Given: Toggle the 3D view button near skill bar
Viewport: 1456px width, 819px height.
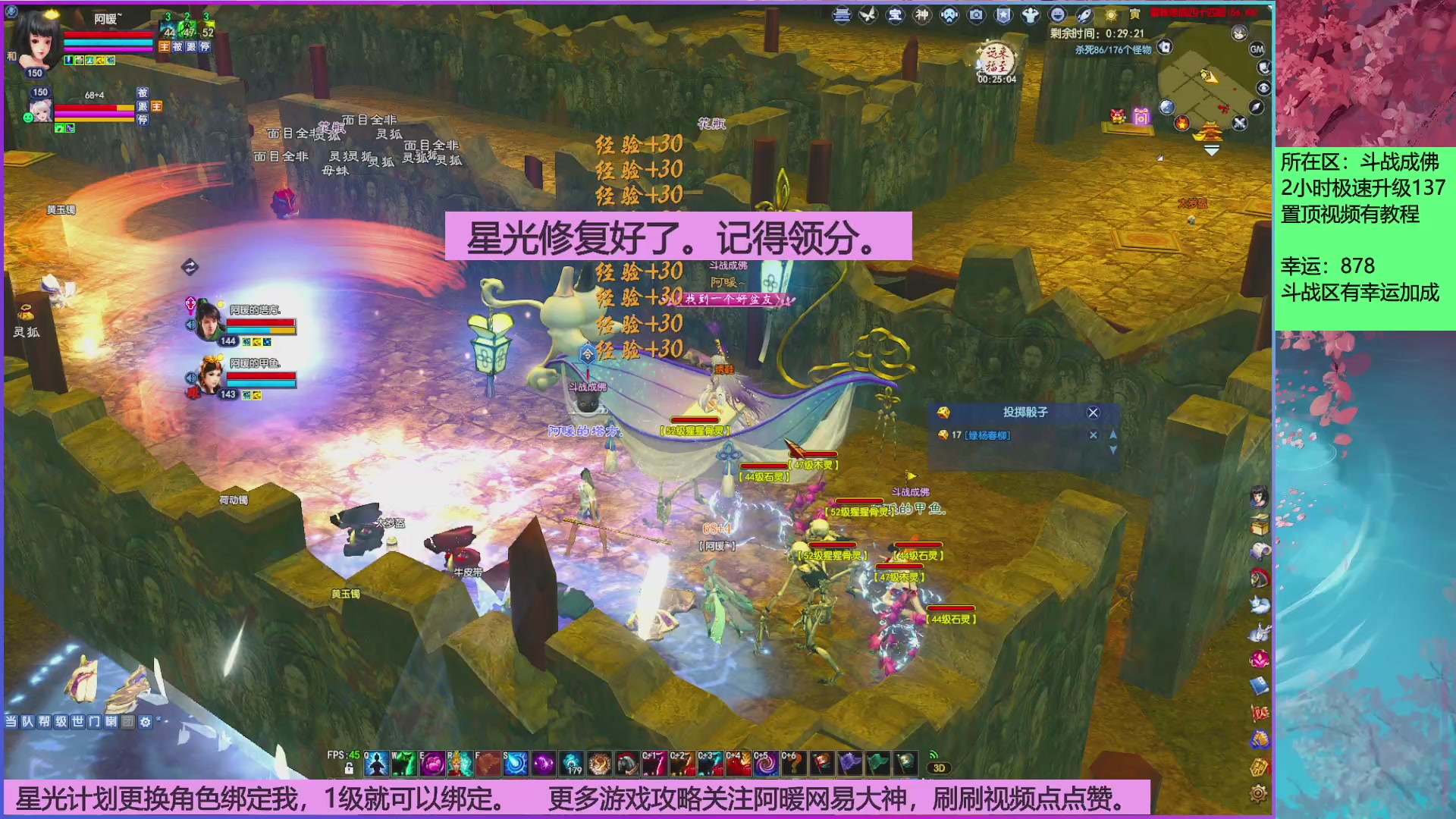Looking at the screenshot, I should tap(940, 767).
